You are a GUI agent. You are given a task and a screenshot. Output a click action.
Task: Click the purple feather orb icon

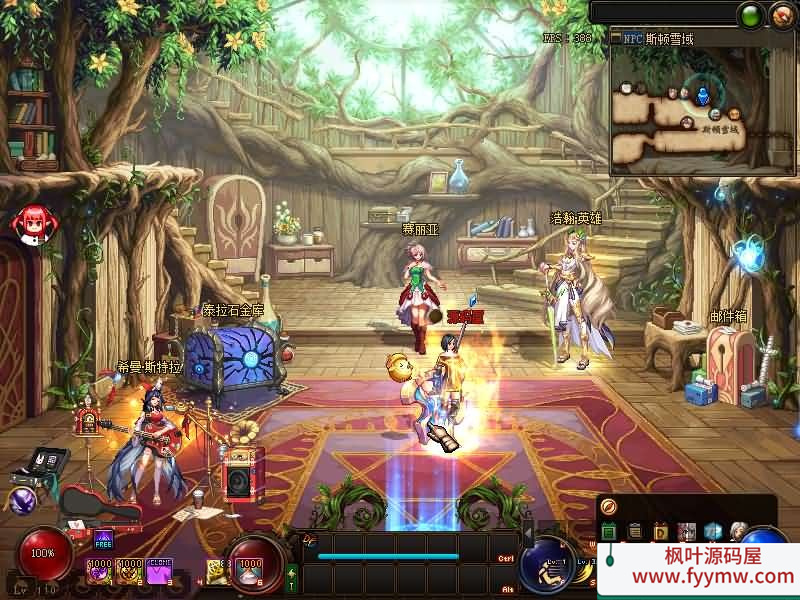point(22,500)
